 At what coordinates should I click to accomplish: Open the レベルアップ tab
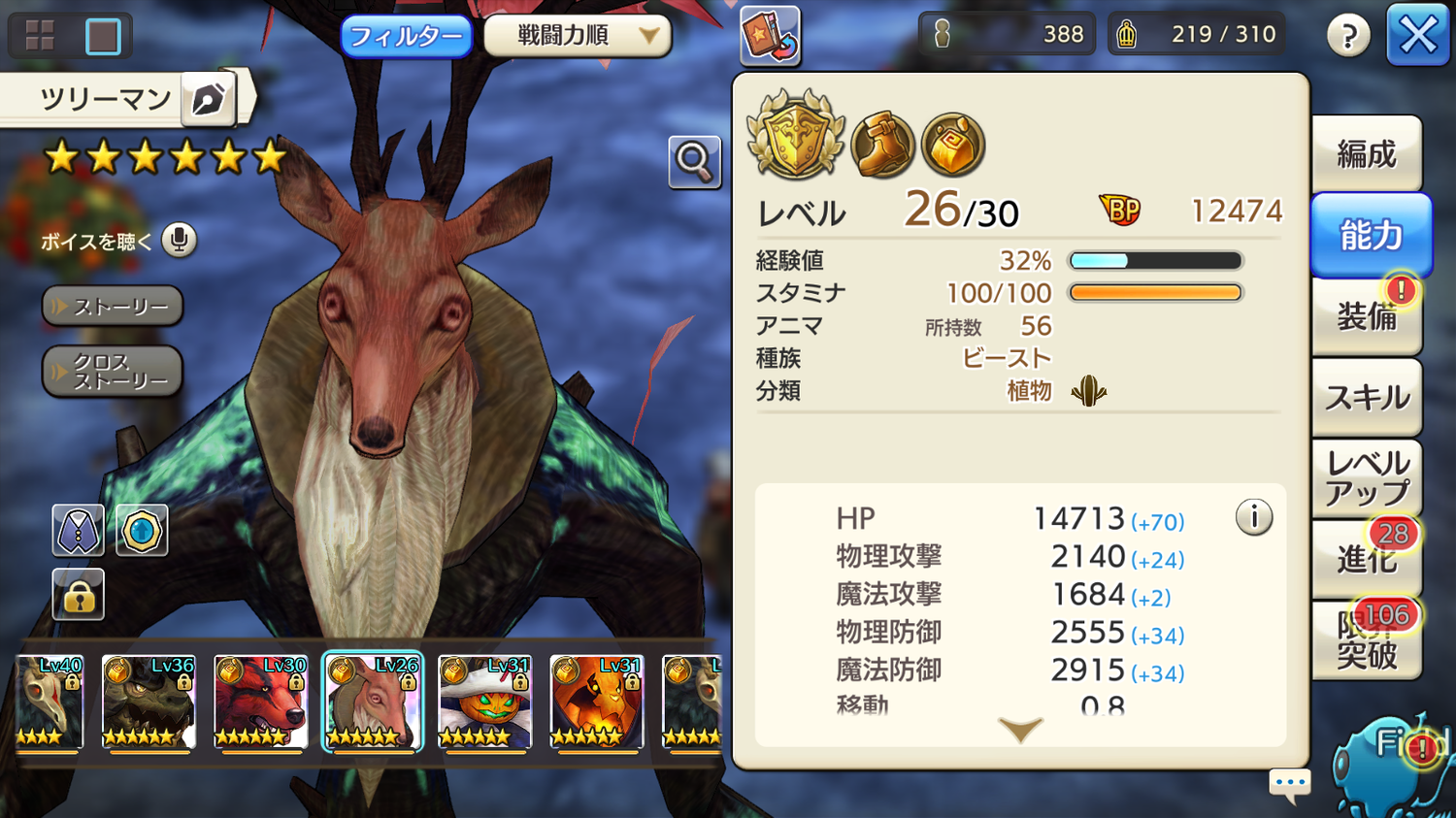click(1367, 477)
